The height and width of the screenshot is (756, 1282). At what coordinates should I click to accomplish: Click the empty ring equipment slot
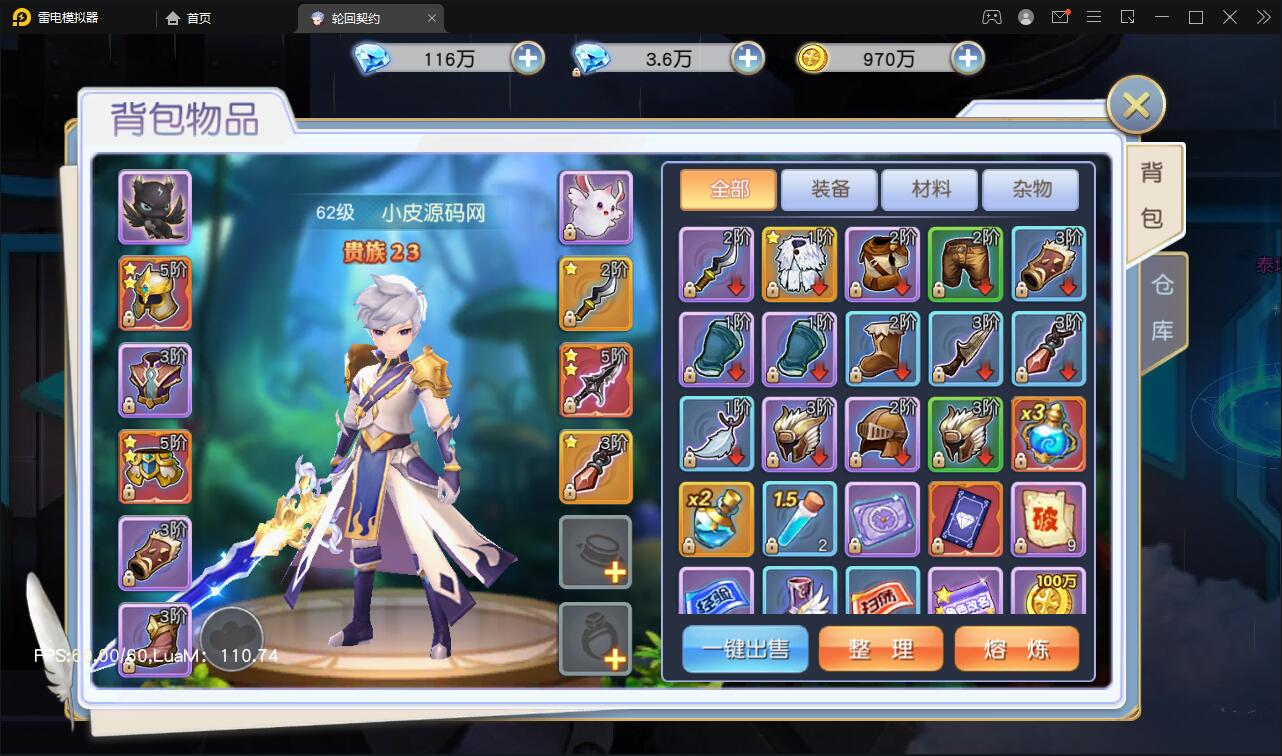(x=596, y=639)
